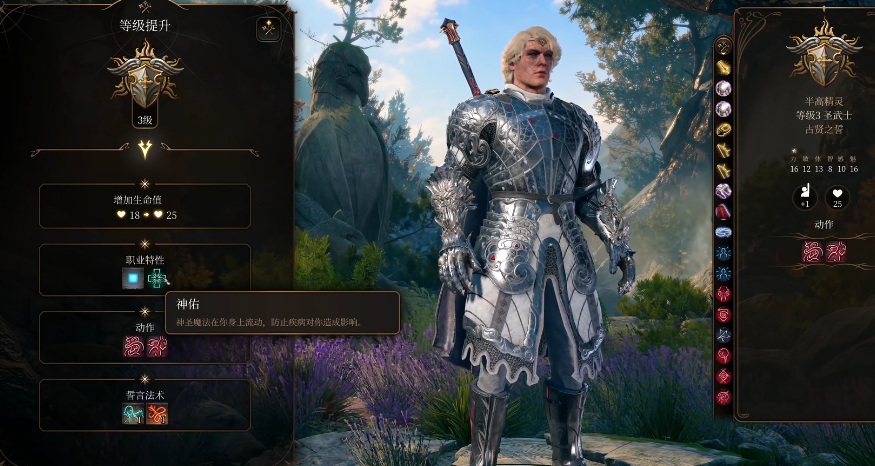The height and width of the screenshot is (466, 875).
Task: Open the gold ring icon in the sidebar
Action: 723,129
